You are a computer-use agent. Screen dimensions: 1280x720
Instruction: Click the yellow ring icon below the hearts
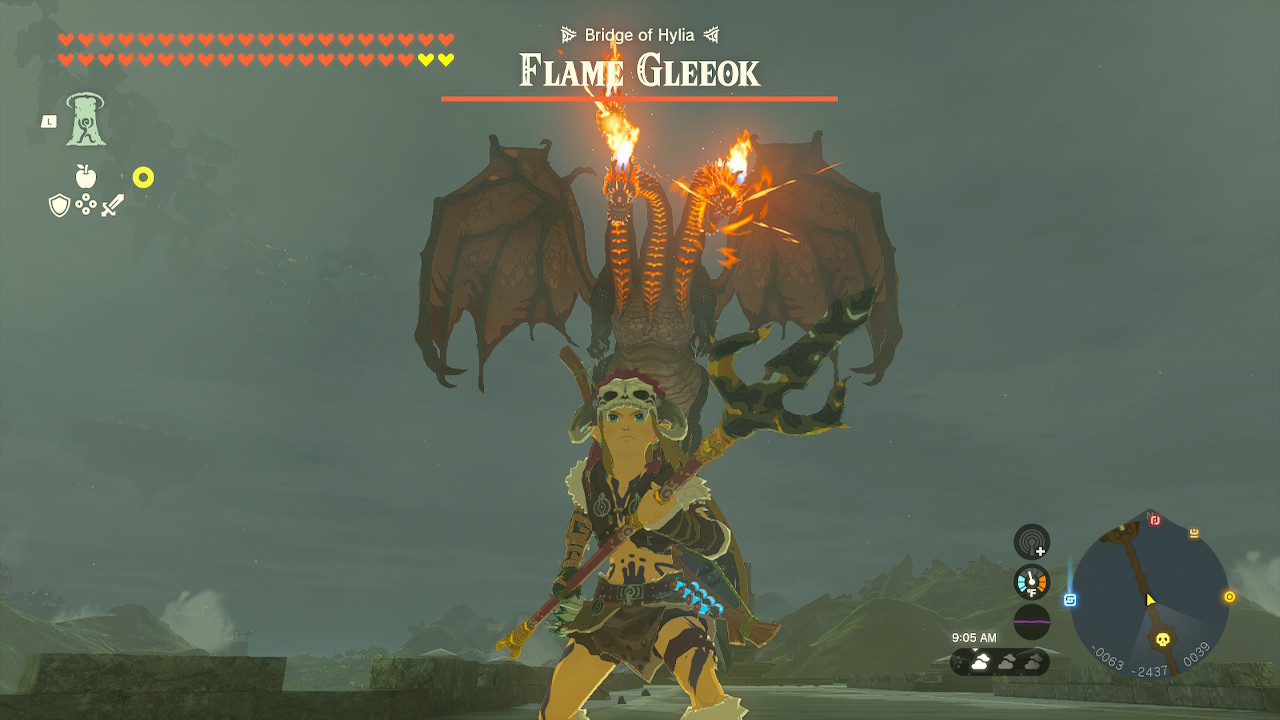click(144, 176)
